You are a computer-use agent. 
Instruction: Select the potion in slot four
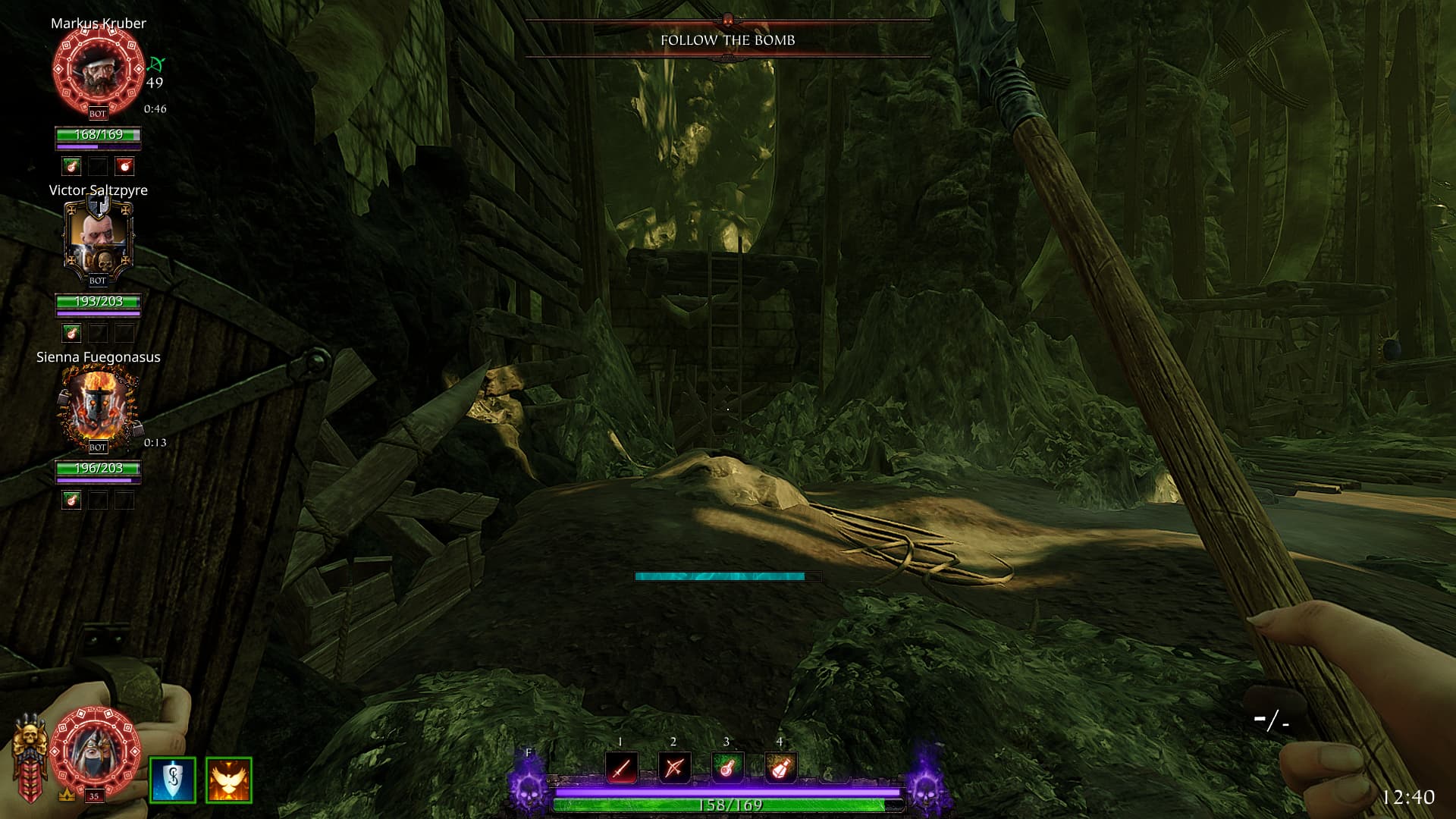780,768
